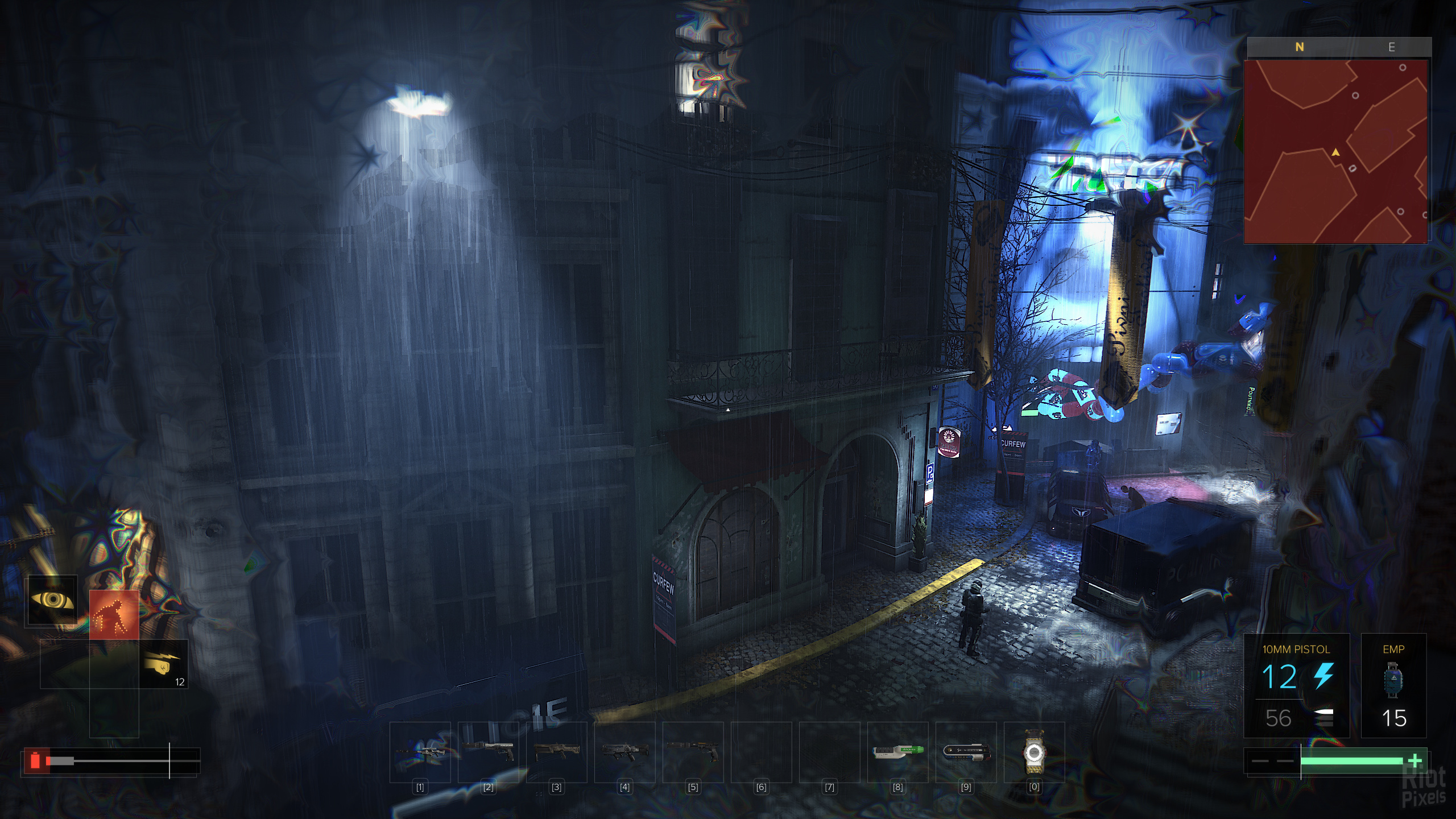Use the green-tipped injector in slot 8

(897, 752)
